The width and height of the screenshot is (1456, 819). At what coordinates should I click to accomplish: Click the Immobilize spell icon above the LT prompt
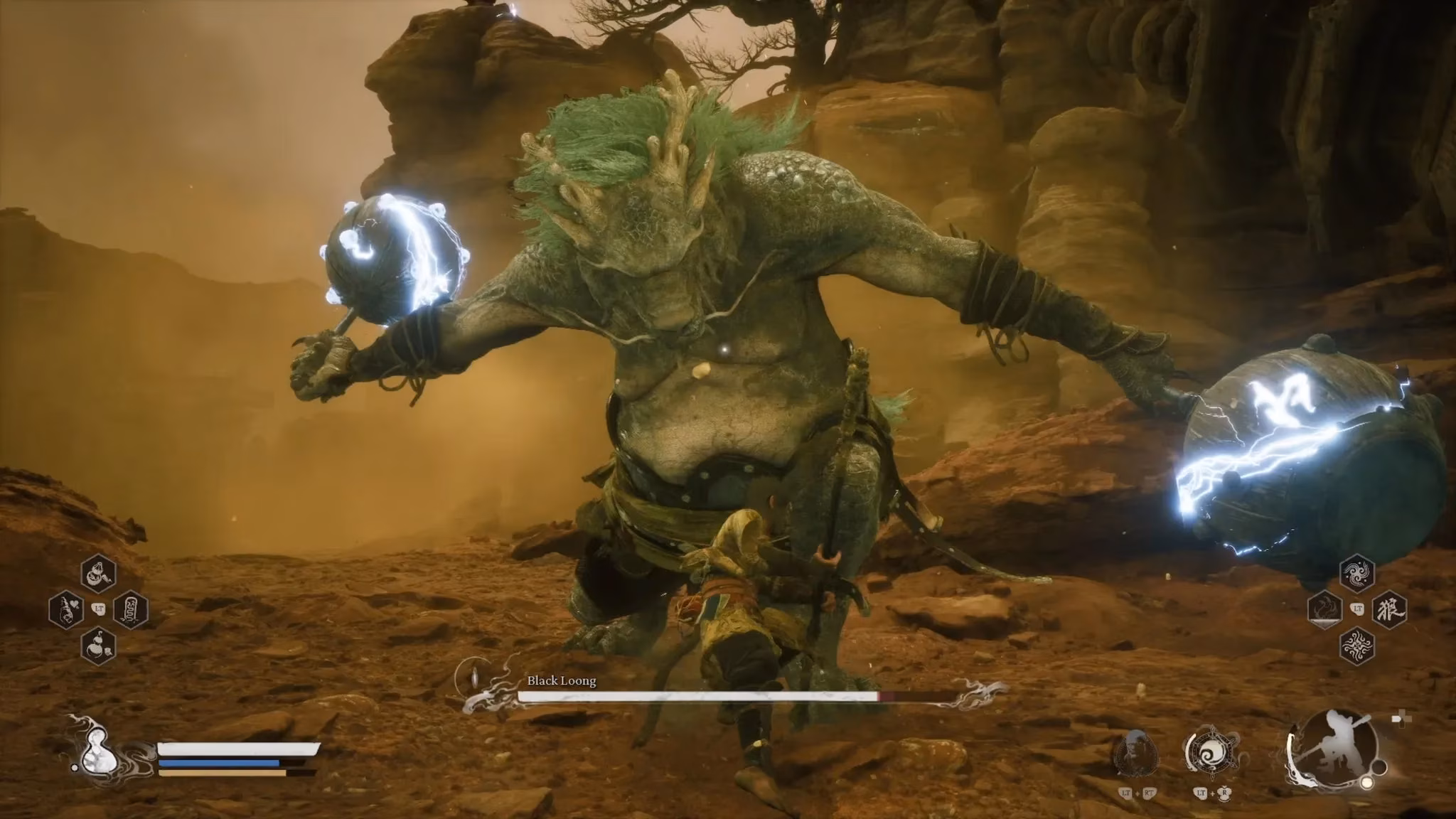click(x=97, y=573)
